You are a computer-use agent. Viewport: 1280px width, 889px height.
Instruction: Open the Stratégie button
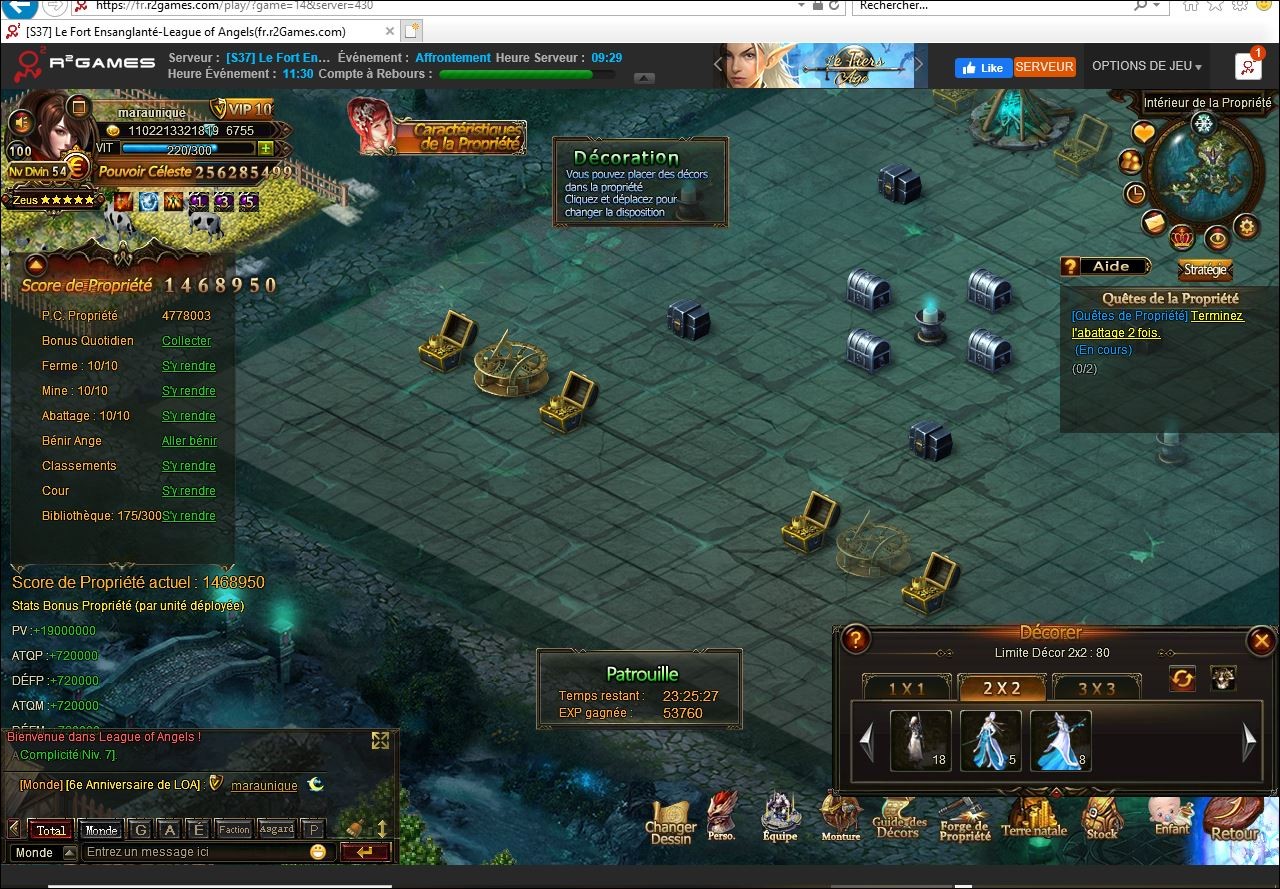pyautogui.click(x=1205, y=270)
